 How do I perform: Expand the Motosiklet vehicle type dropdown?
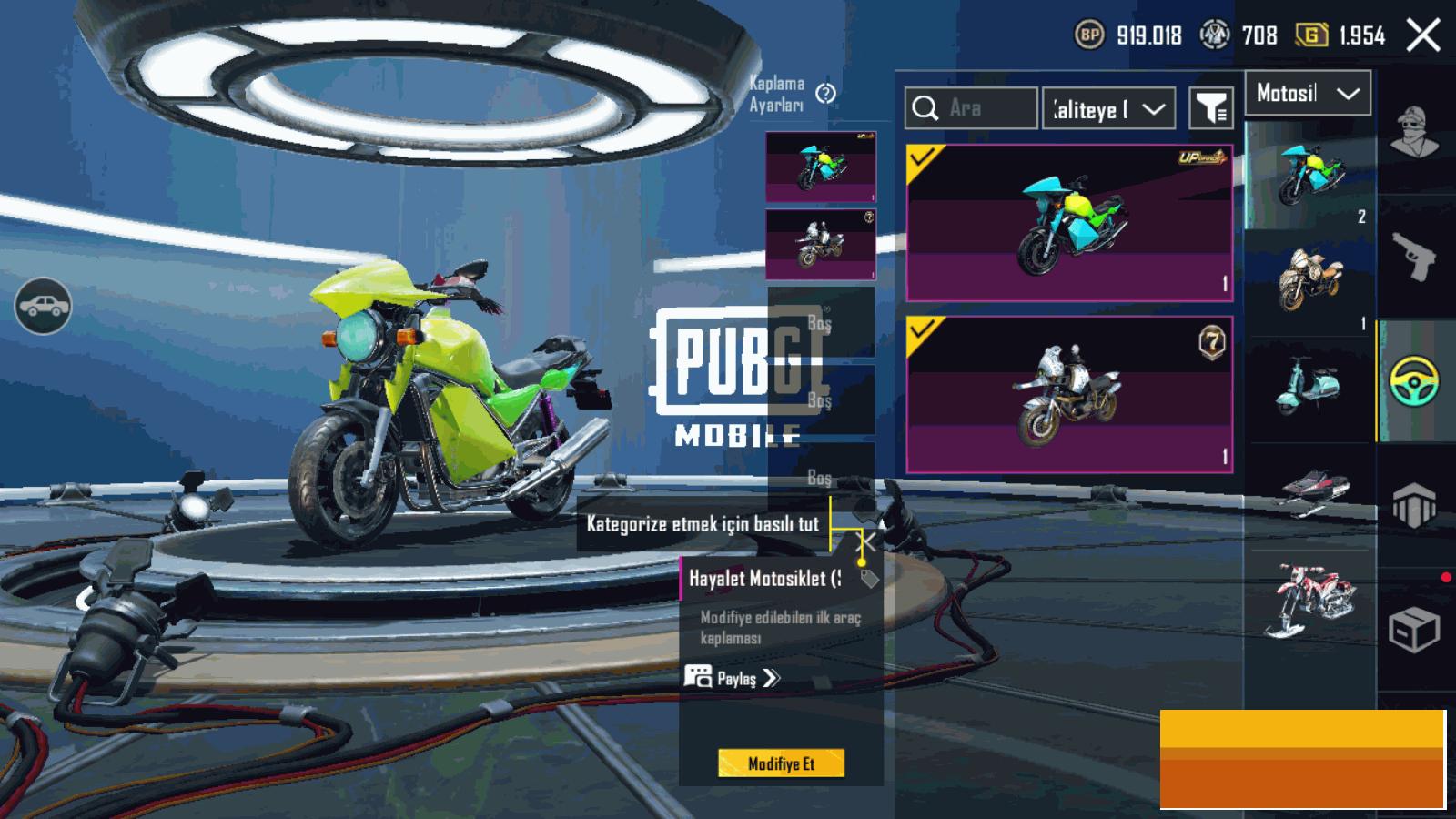click(x=1308, y=93)
